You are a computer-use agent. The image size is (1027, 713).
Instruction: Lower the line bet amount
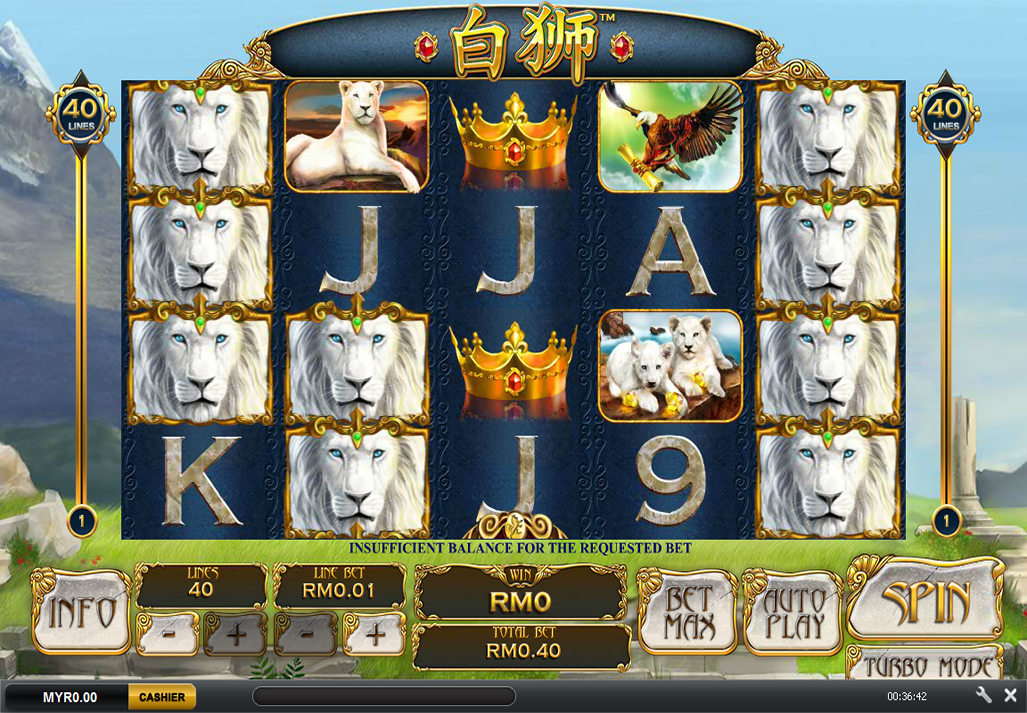click(306, 634)
